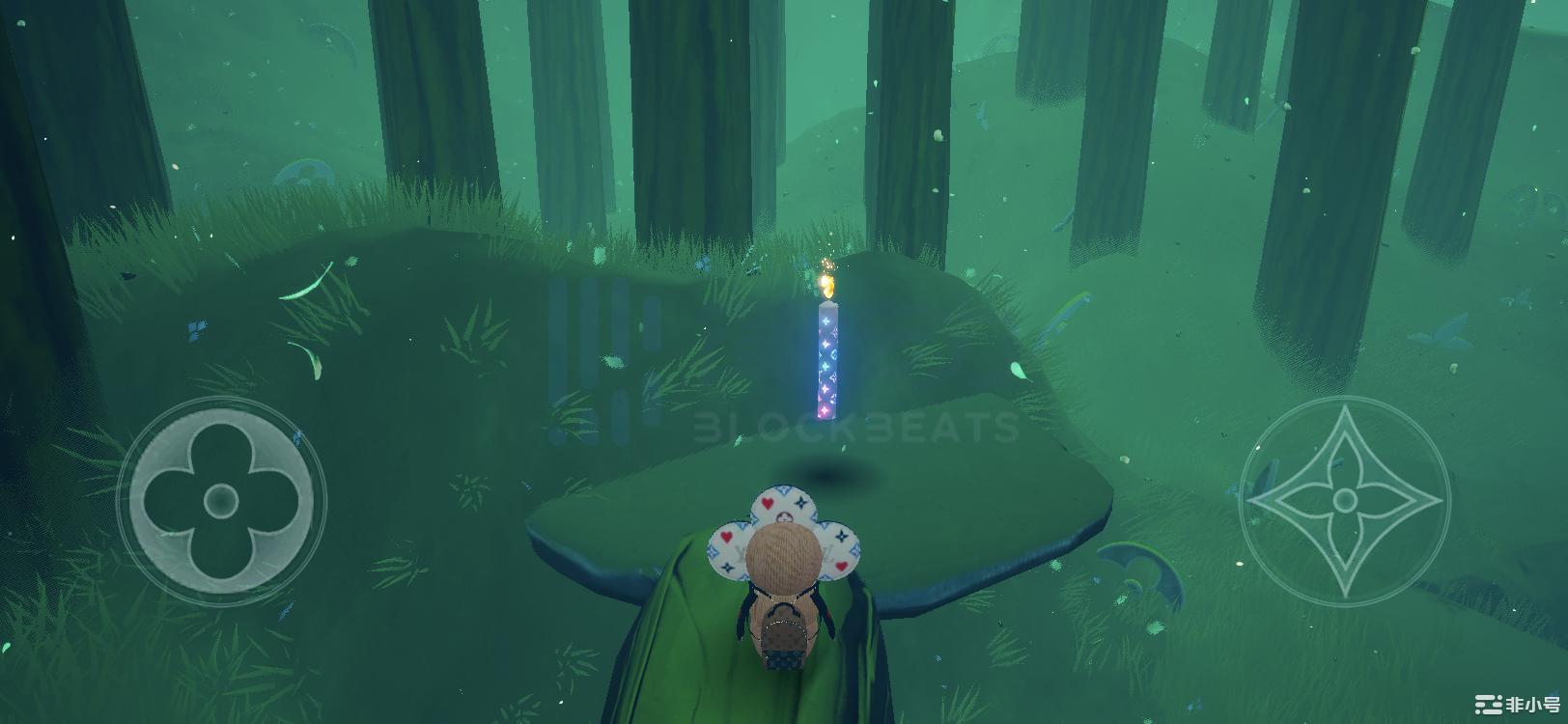
Task: Tap the flower-shaped movement joystick
Action: click(221, 500)
